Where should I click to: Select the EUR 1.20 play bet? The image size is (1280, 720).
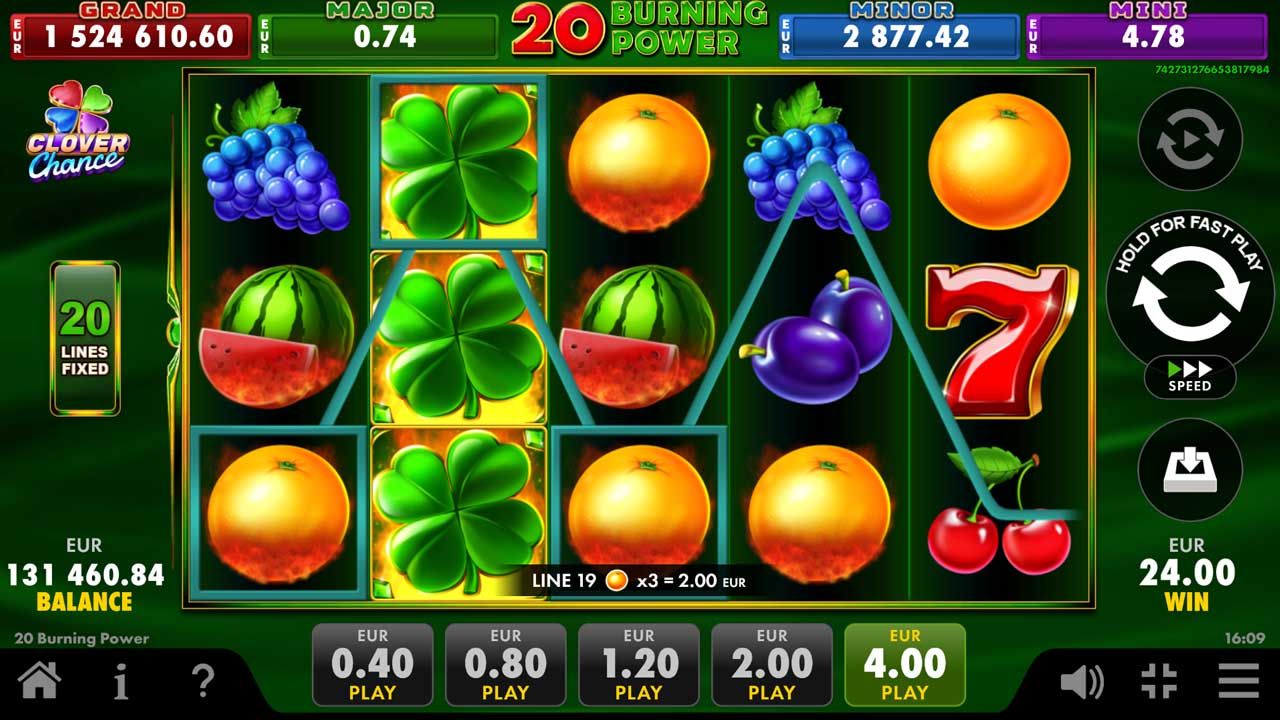(x=638, y=665)
